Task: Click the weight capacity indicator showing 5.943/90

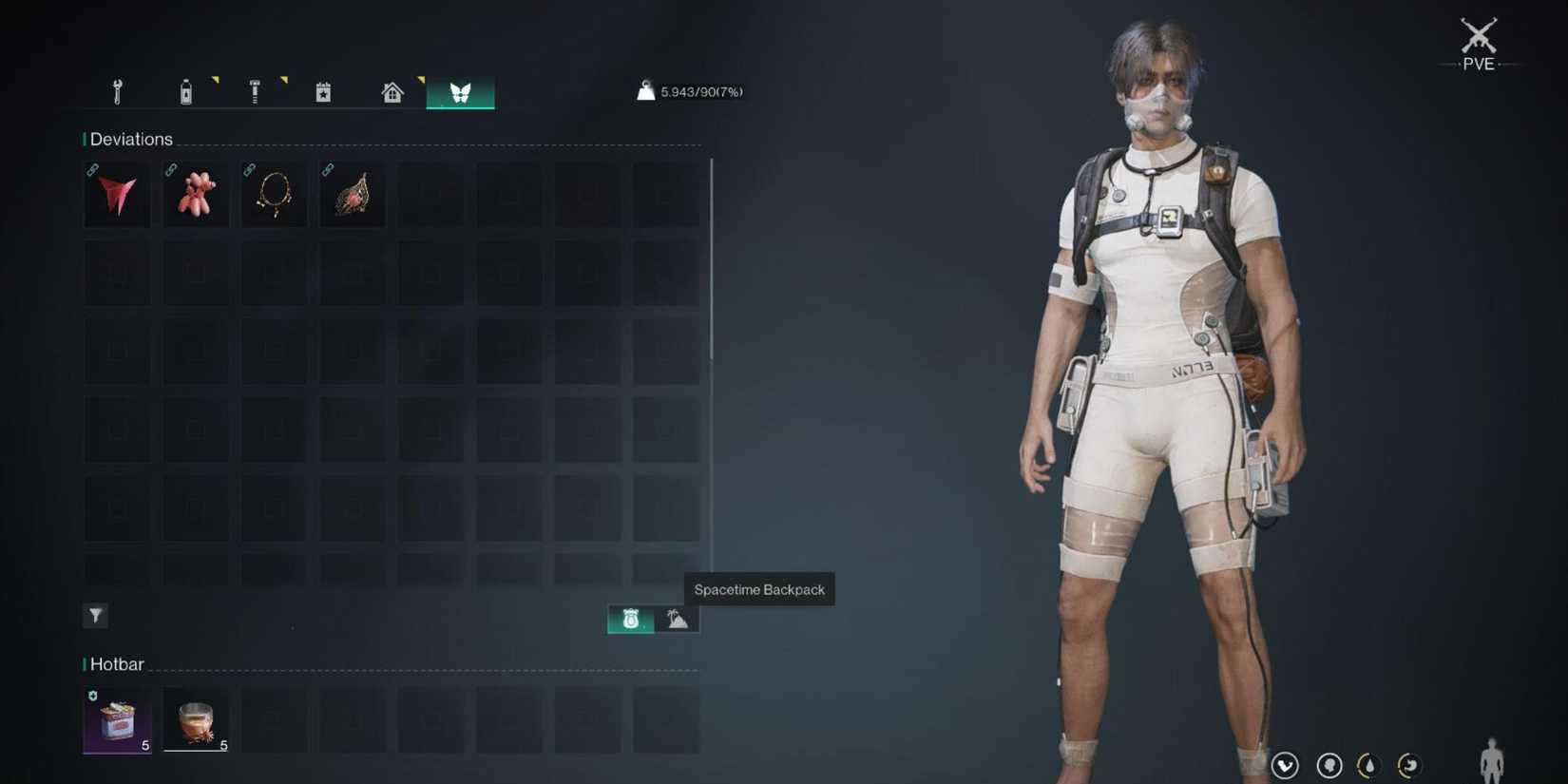Action: coord(690,91)
